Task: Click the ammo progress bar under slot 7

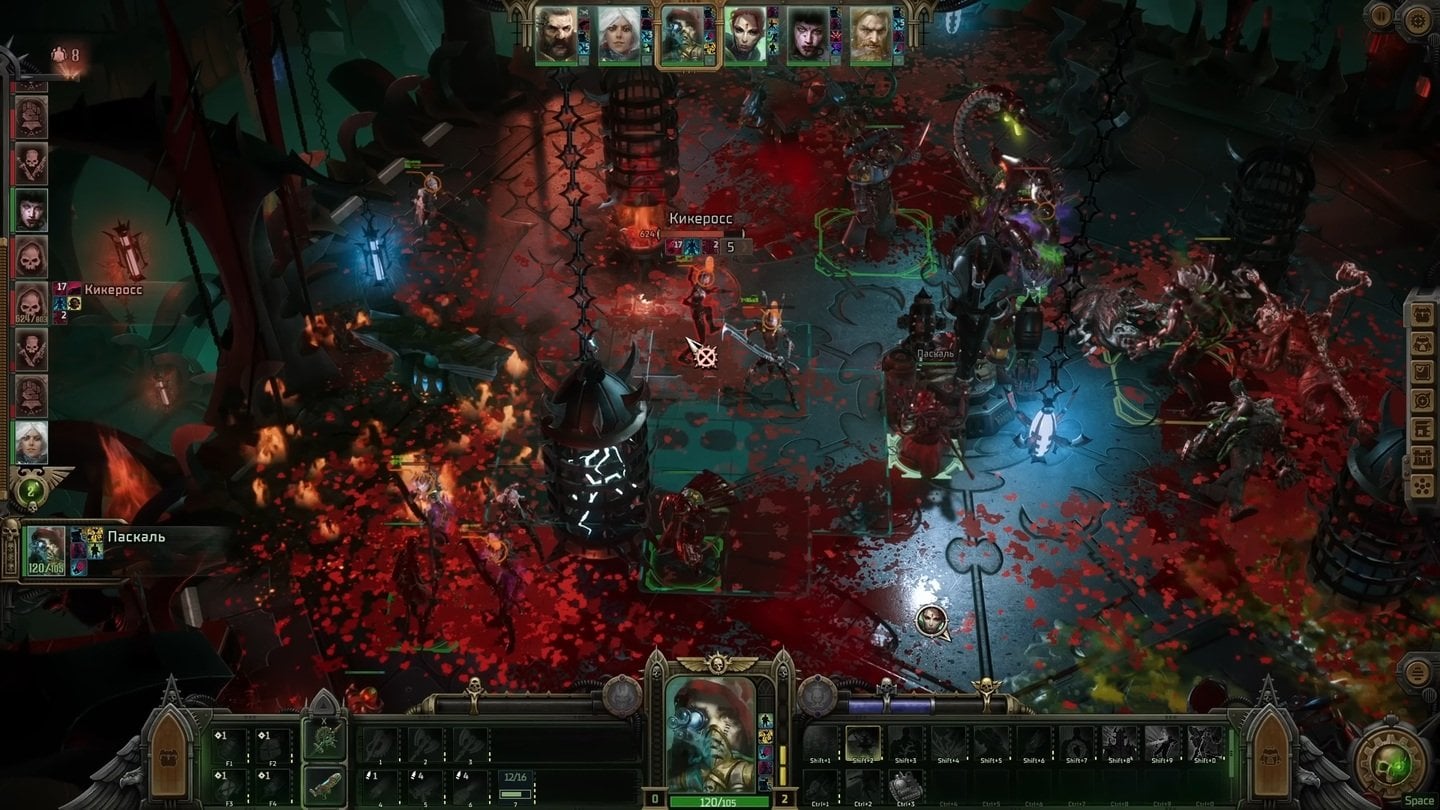Action: click(x=515, y=793)
